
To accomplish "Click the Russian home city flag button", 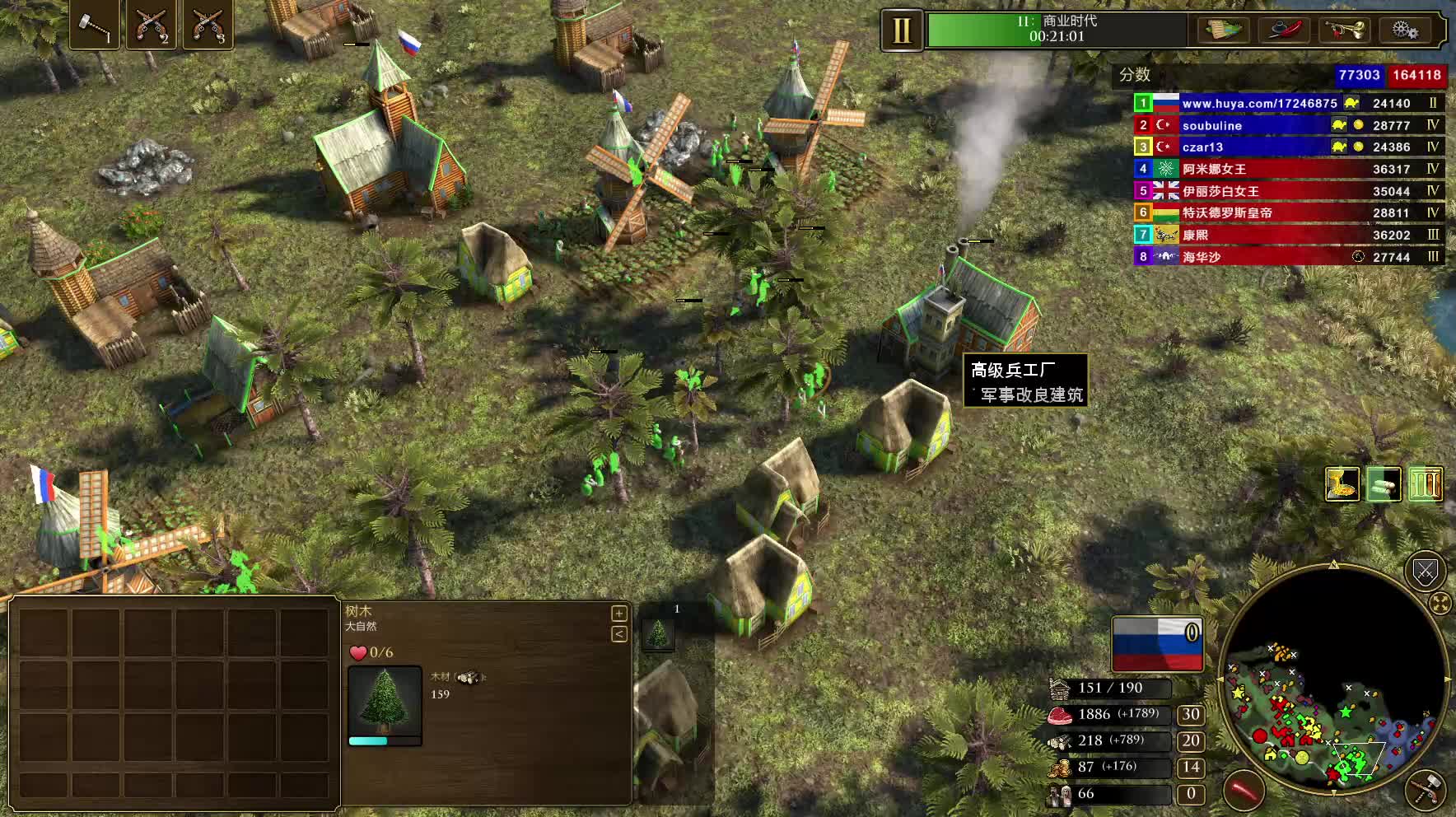I will pyautogui.click(x=1157, y=644).
